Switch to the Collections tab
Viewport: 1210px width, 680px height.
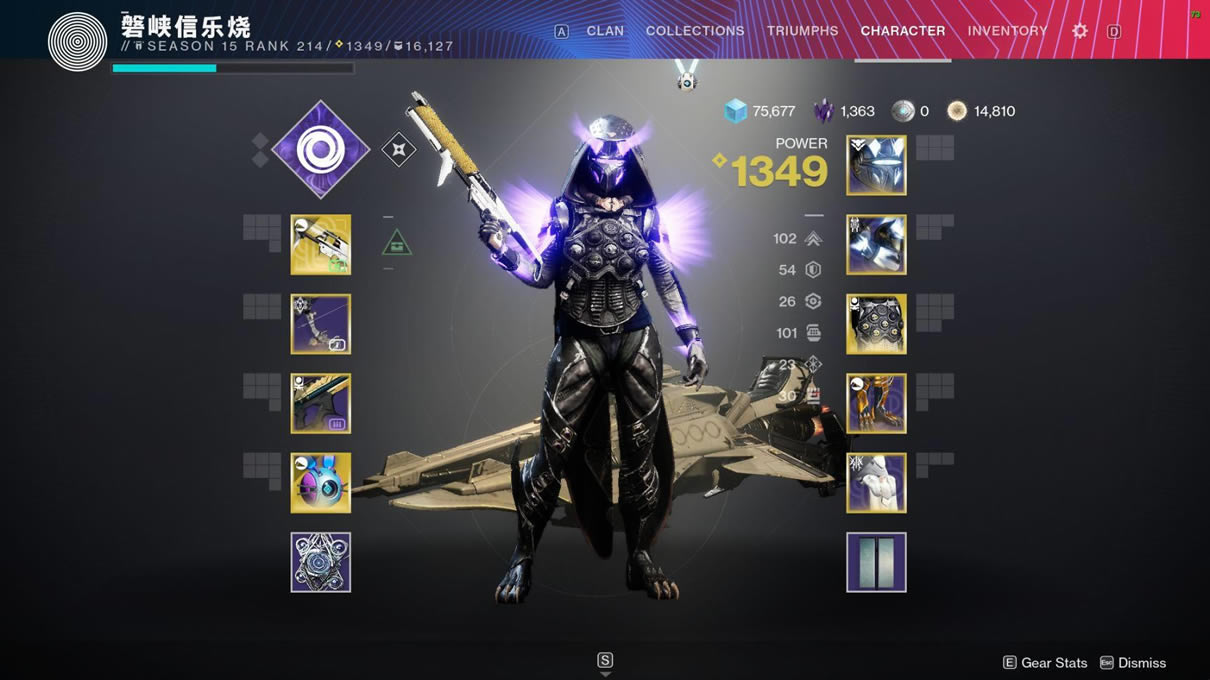click(695, 31)
